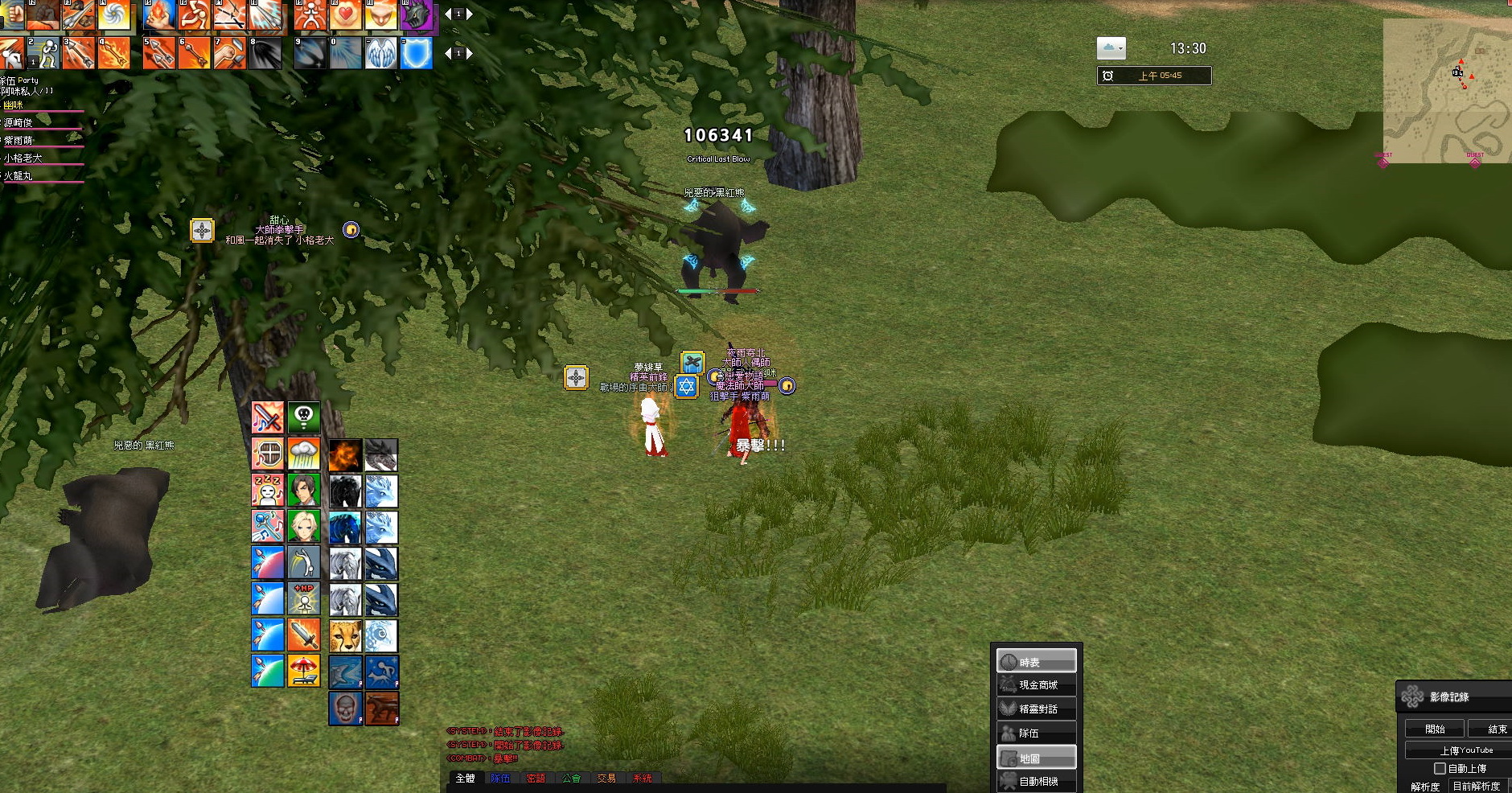
Task: Choose the 自動相機 auto camera entry
Action: [1037, 781]
